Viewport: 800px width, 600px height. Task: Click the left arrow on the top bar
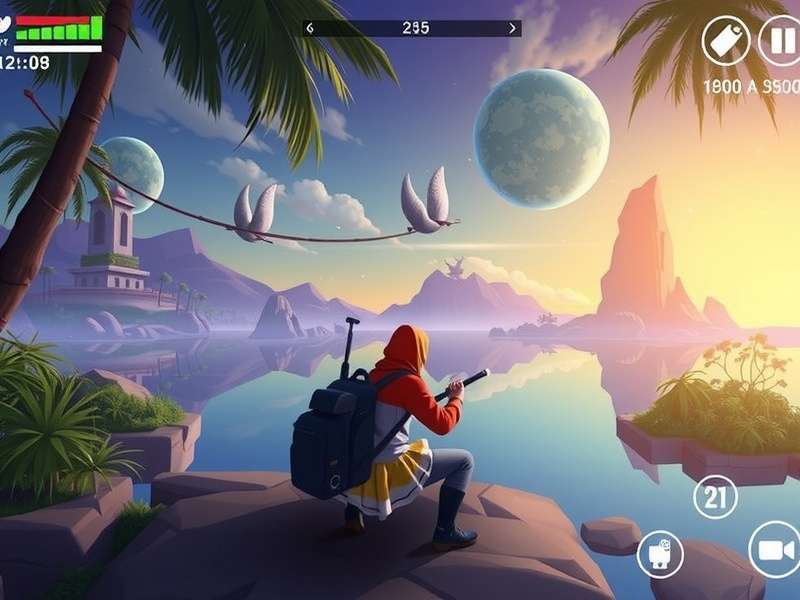click(310, 28)
